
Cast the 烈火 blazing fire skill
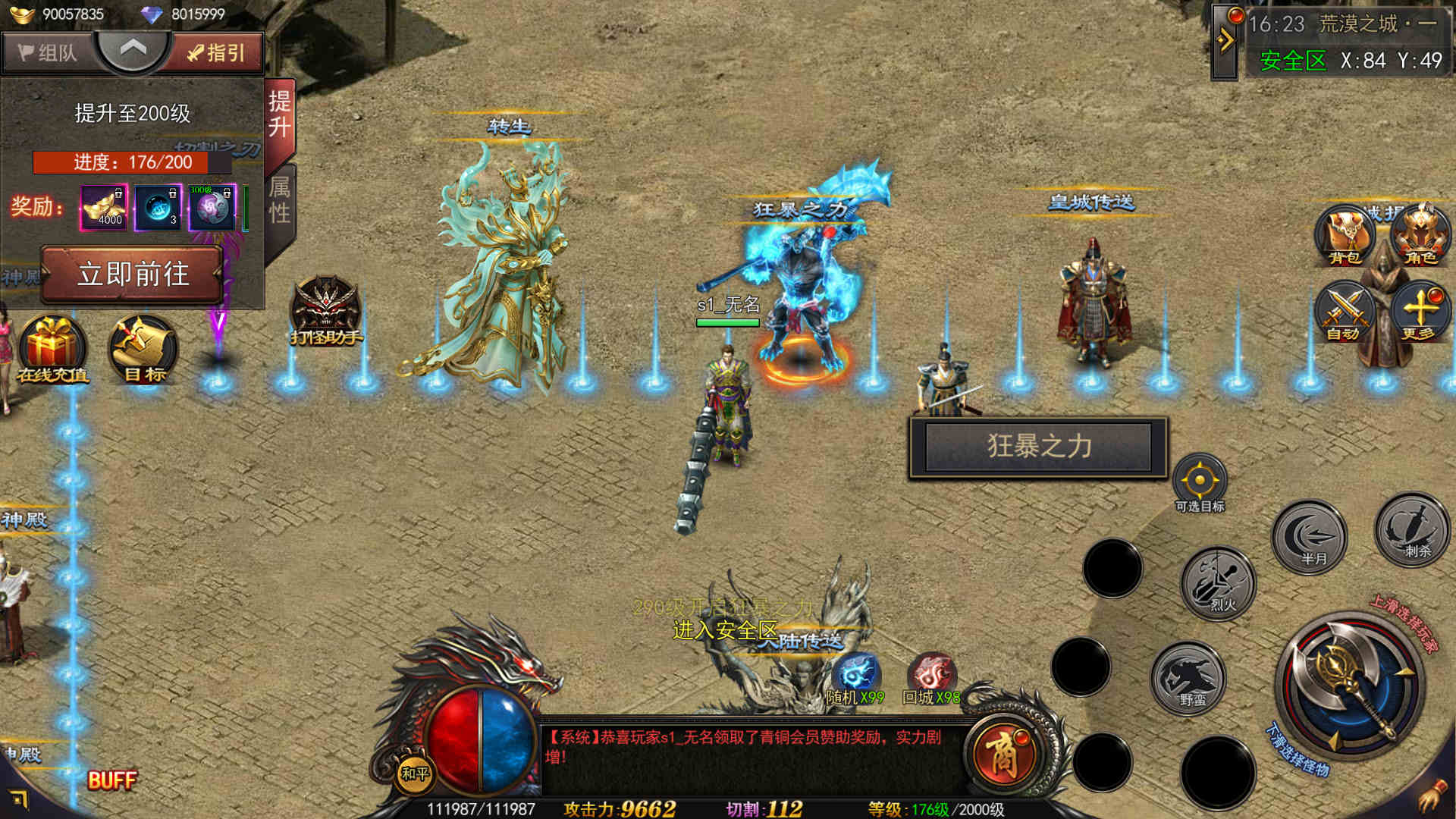1219,582
